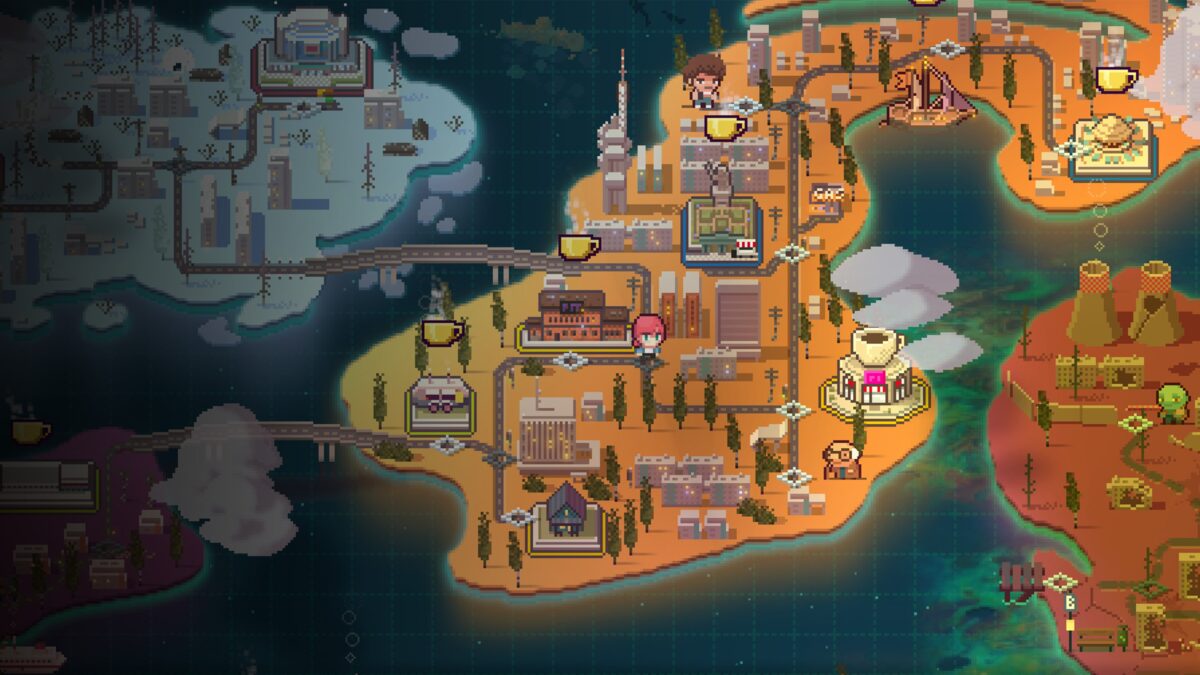Choose the coffee cup marker above the domed building
1200x675 pixels.
click(1113, 79)
